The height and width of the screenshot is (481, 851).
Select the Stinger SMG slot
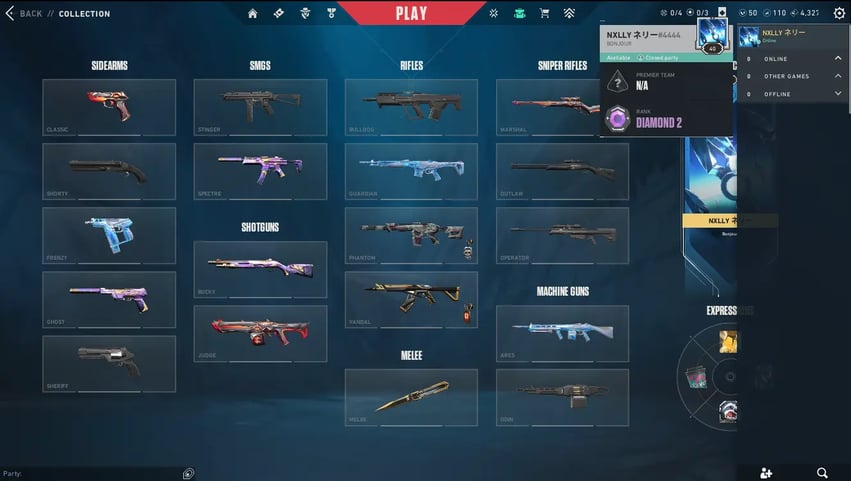click(x=260, y=107)
